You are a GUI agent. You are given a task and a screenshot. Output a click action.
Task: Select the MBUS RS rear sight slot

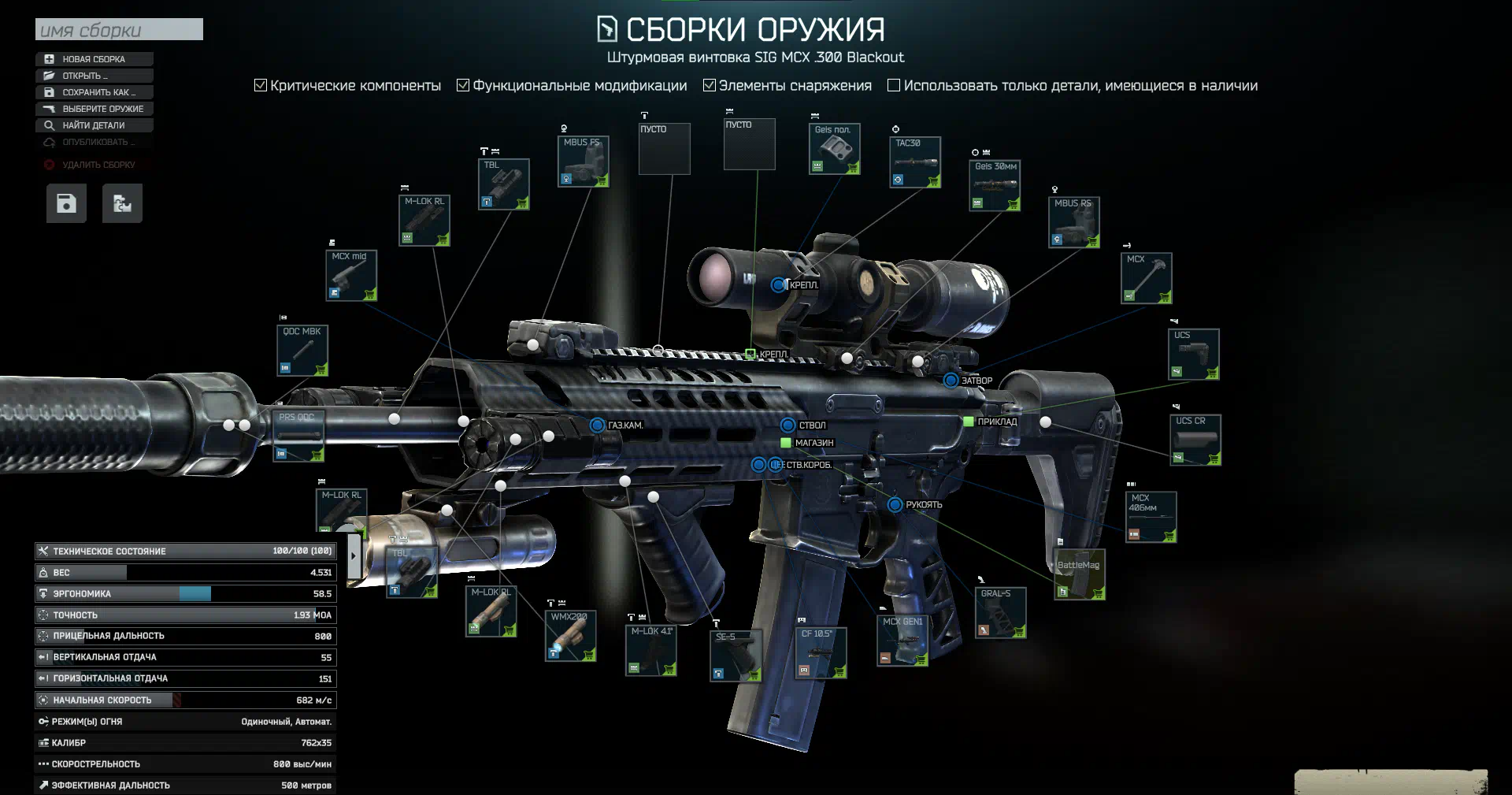pos(1073,222)
